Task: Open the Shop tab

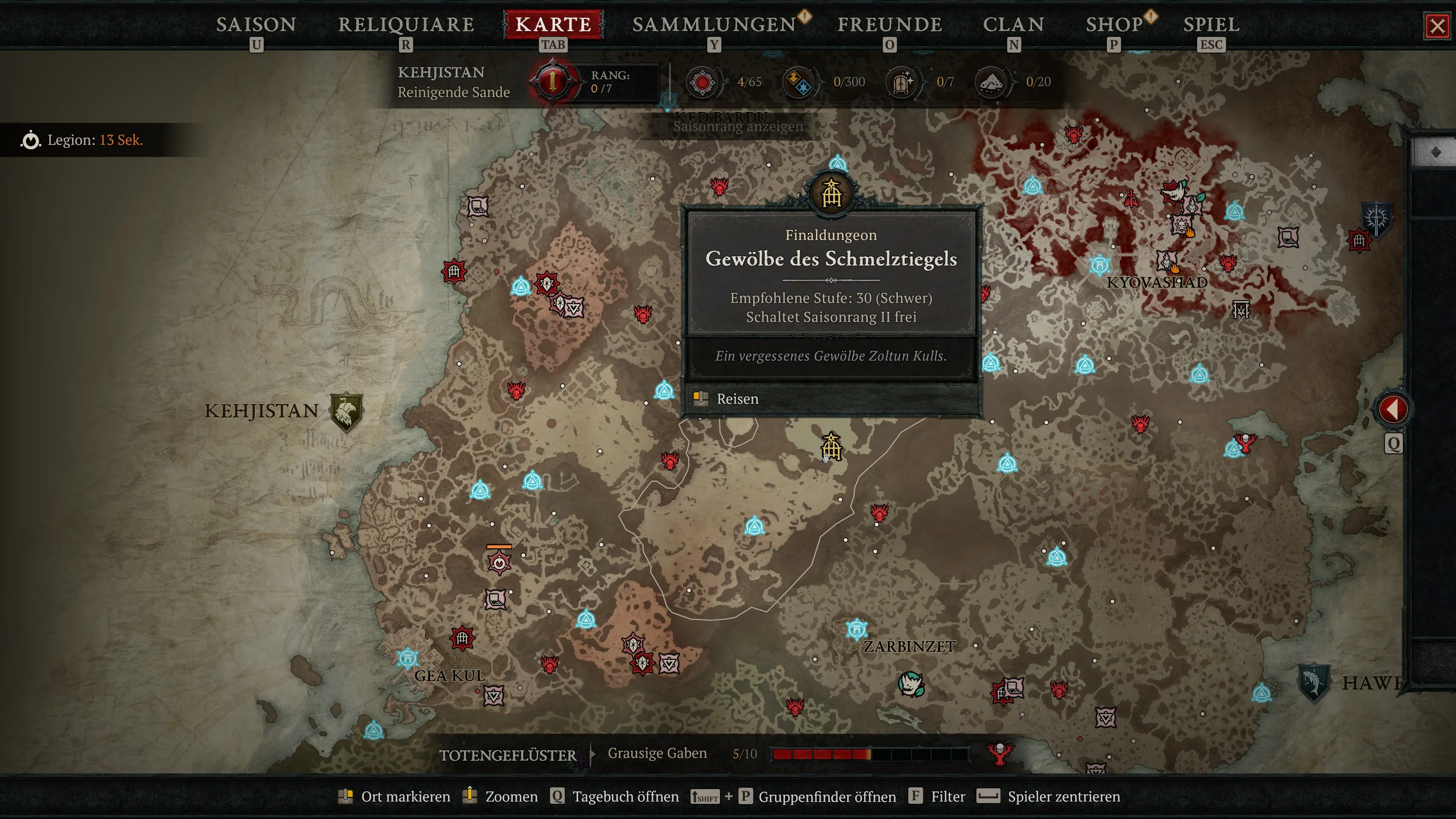Action: tap(1114, 24)
